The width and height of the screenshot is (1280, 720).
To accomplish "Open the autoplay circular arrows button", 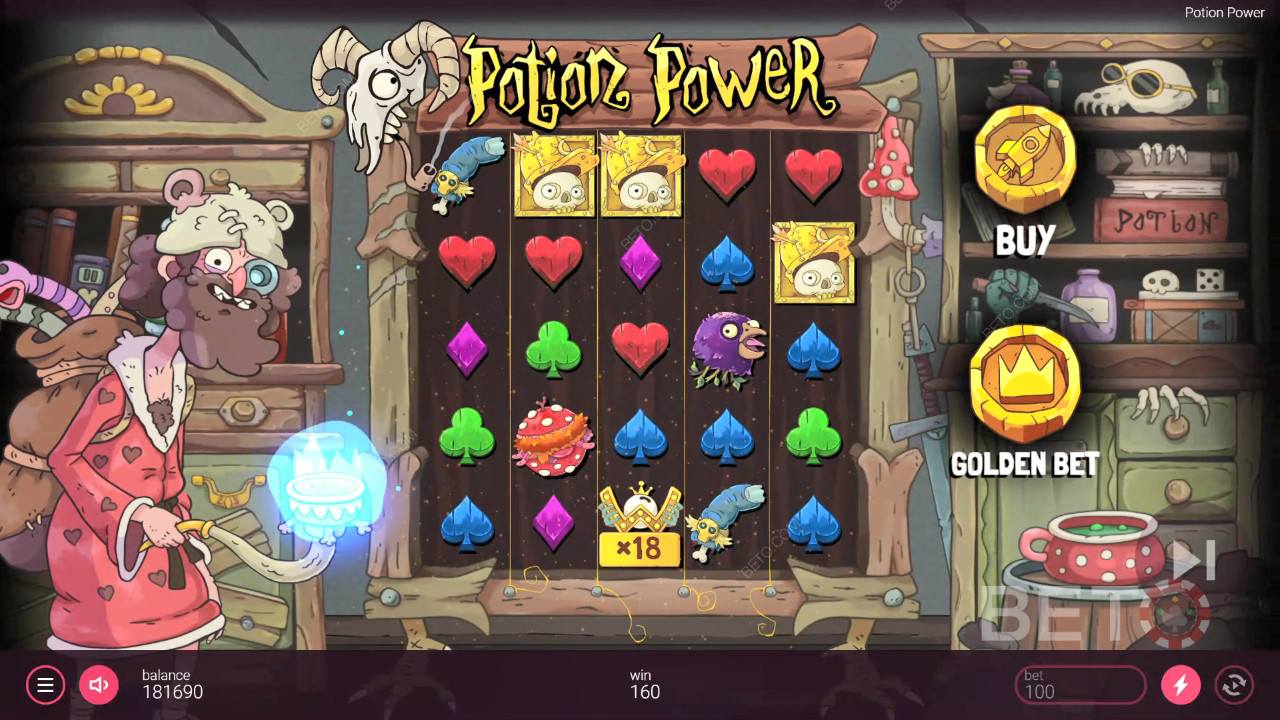I will point(1234,685).
